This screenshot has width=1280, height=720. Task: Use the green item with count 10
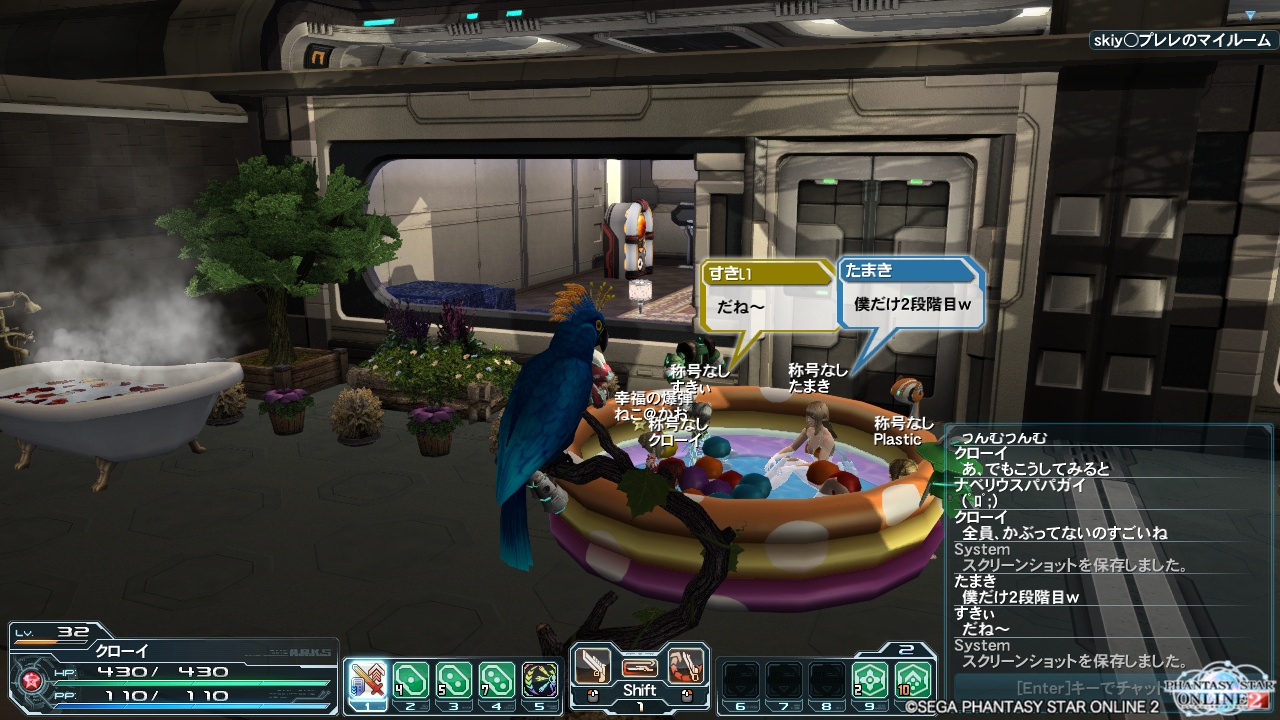point(913,681)
